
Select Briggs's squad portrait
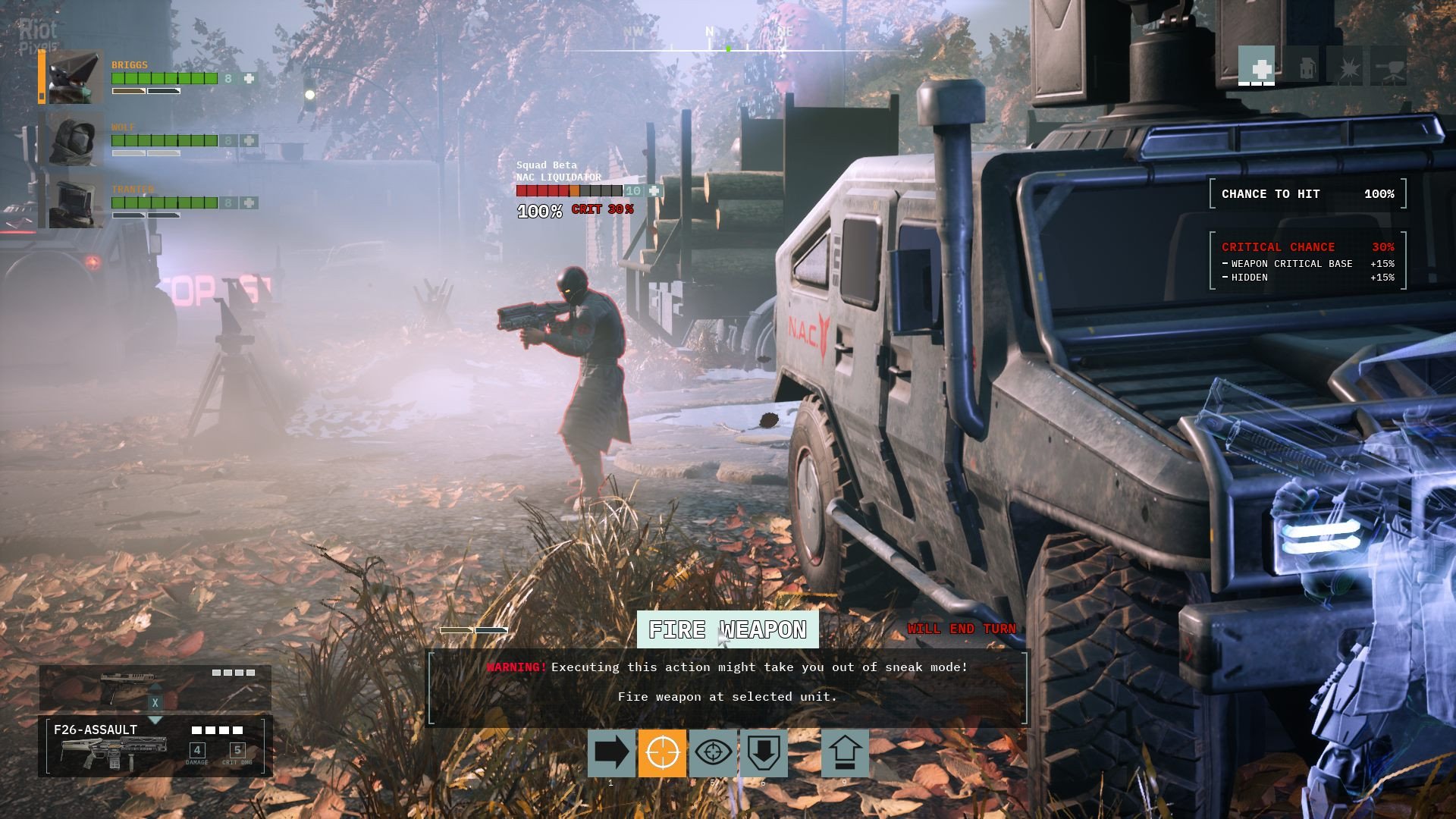tap(75, 77)
